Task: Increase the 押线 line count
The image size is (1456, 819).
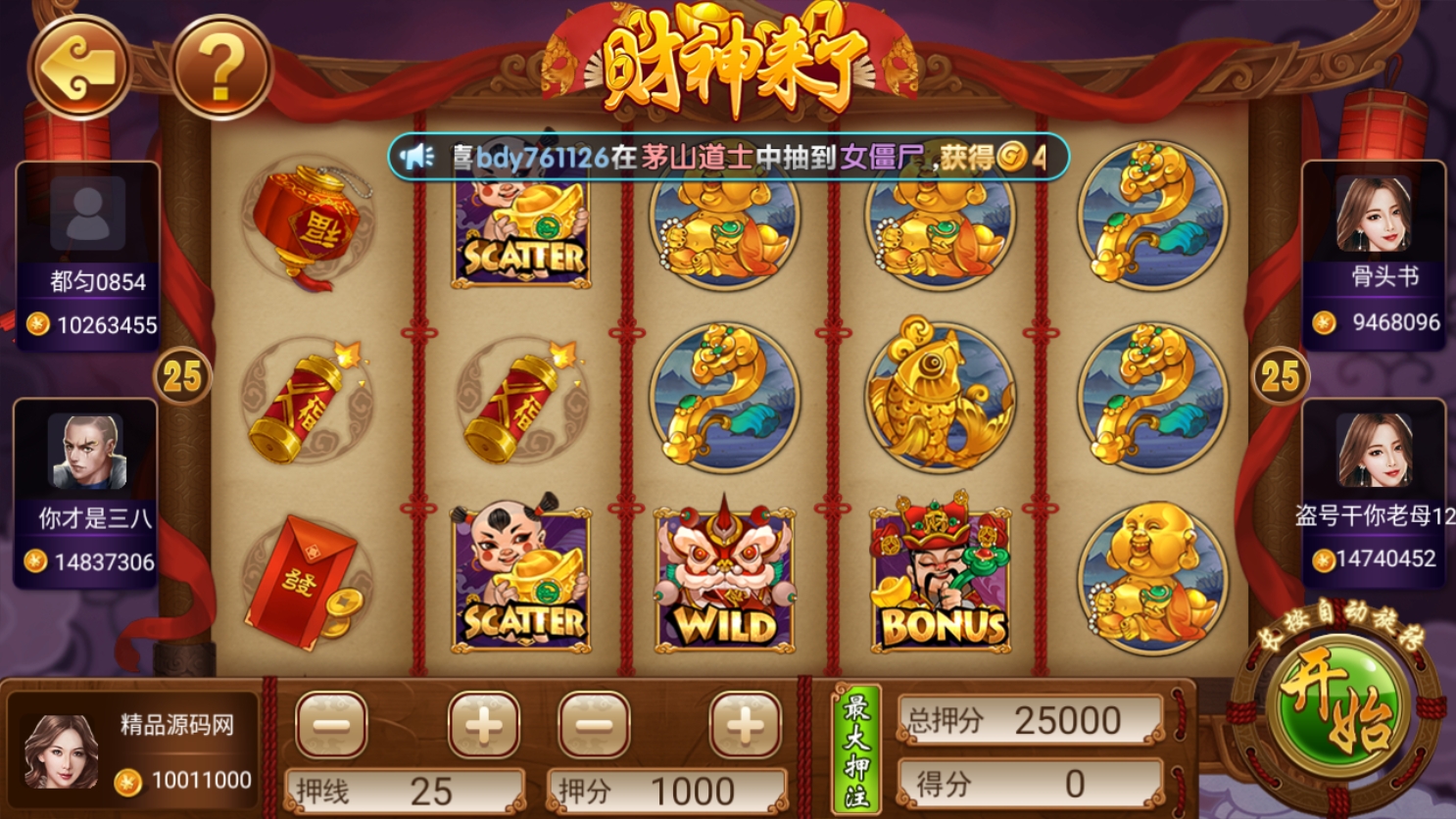Action: pos(483,726)
